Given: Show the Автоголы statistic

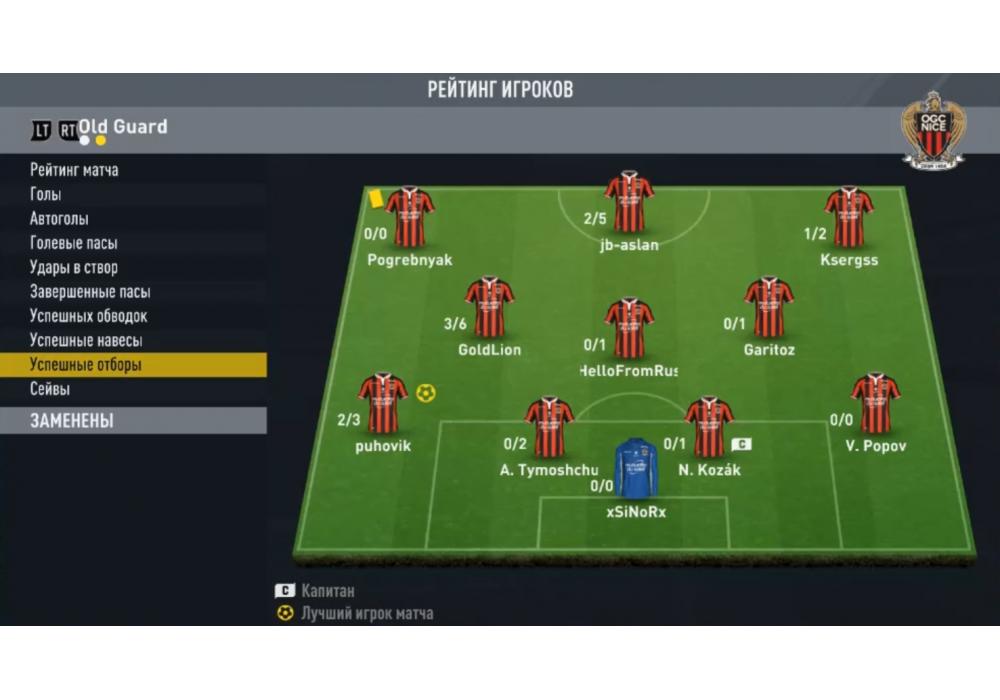Looking at the screenshot, I should [59, 219].
